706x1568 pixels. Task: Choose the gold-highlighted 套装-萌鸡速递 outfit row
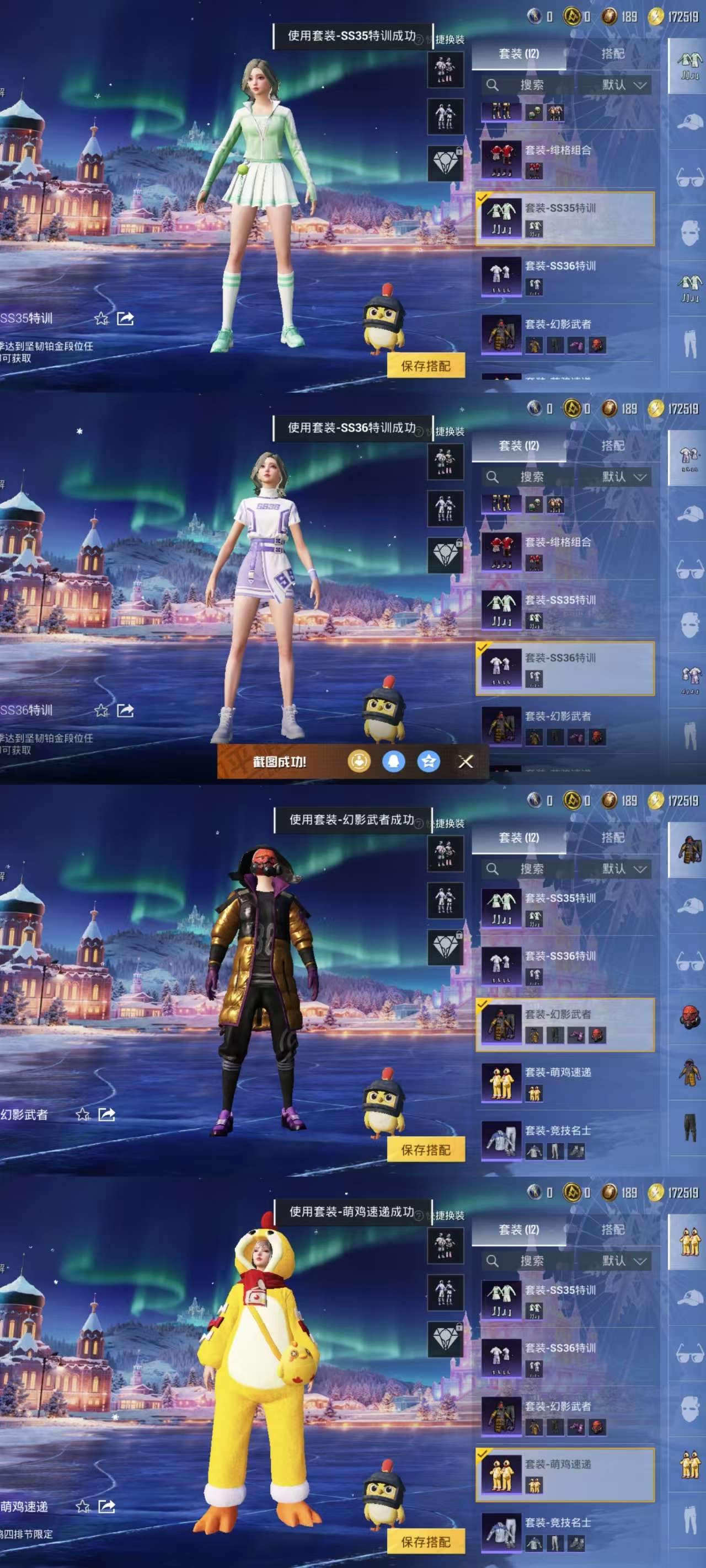click(565, 1474)
